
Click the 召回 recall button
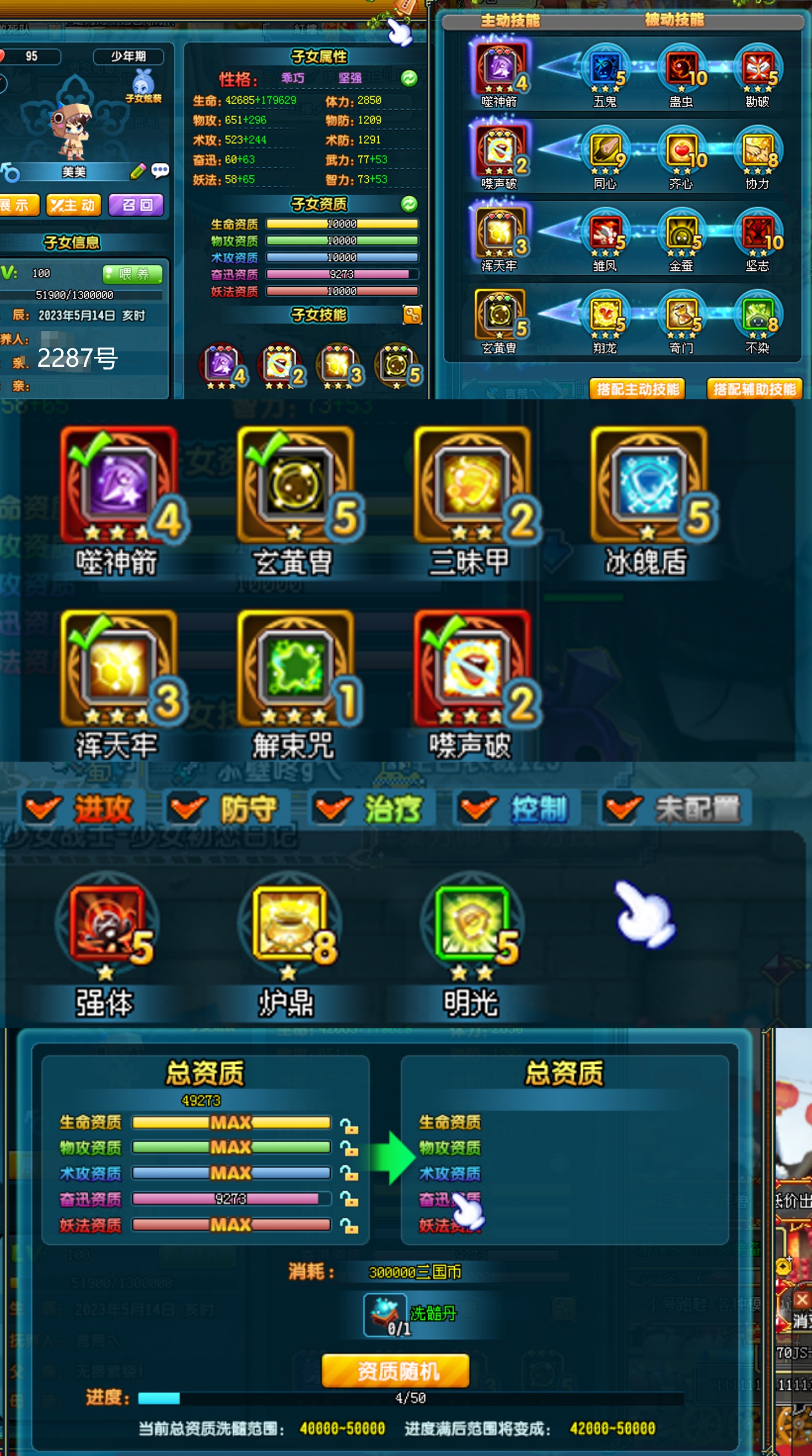click(136, 205)
